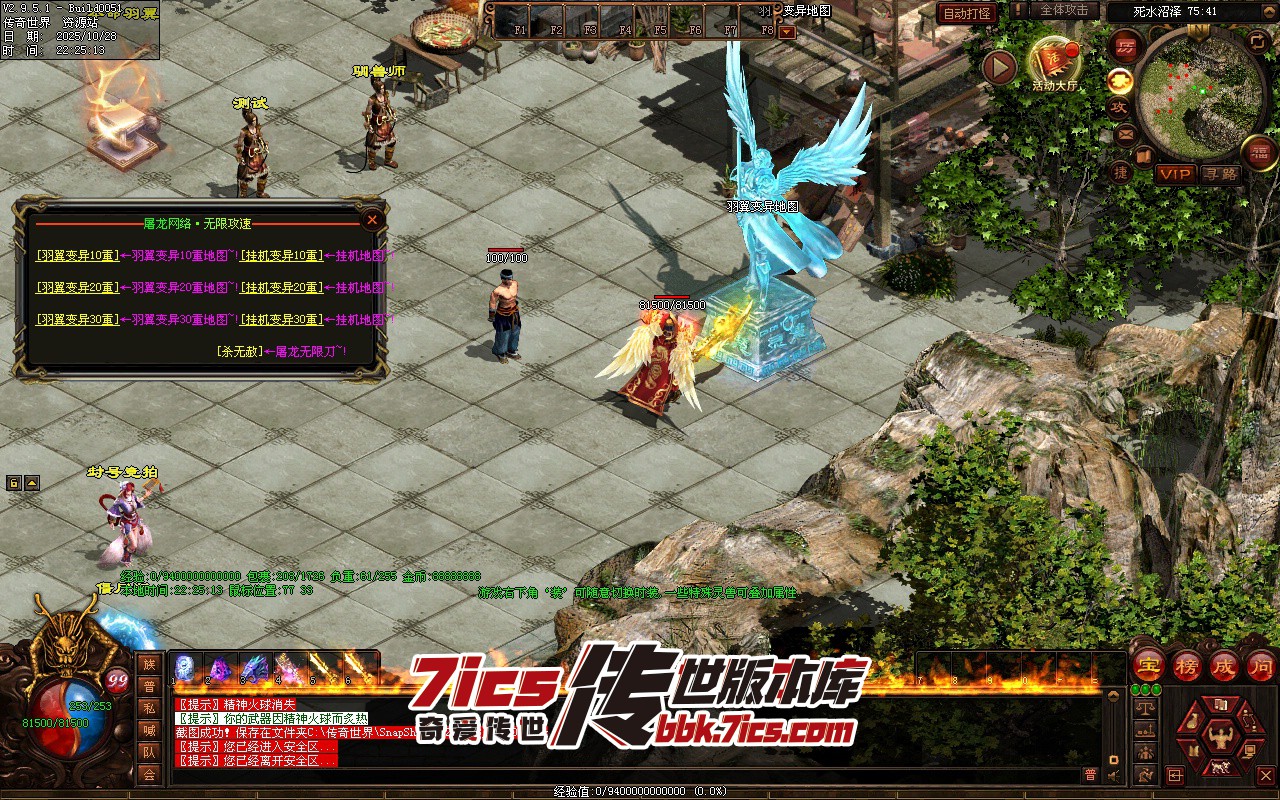Viewport: 1280px width, 800px height.
Task: Click the 全体攻击 attack mode button
Action: click(1064, 10)
